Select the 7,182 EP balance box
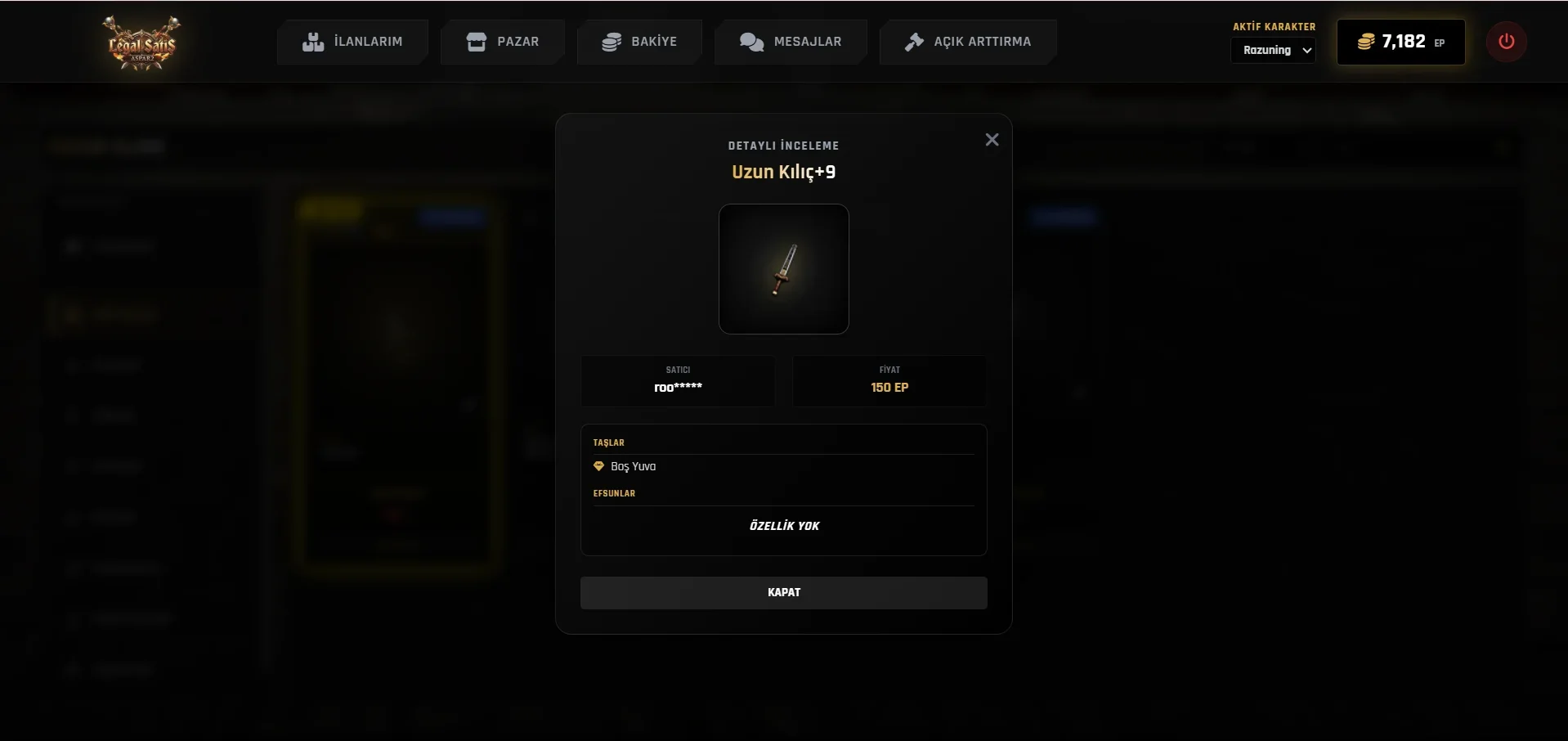This screenshot has width=1568, height=741. tap(1400, 42)
